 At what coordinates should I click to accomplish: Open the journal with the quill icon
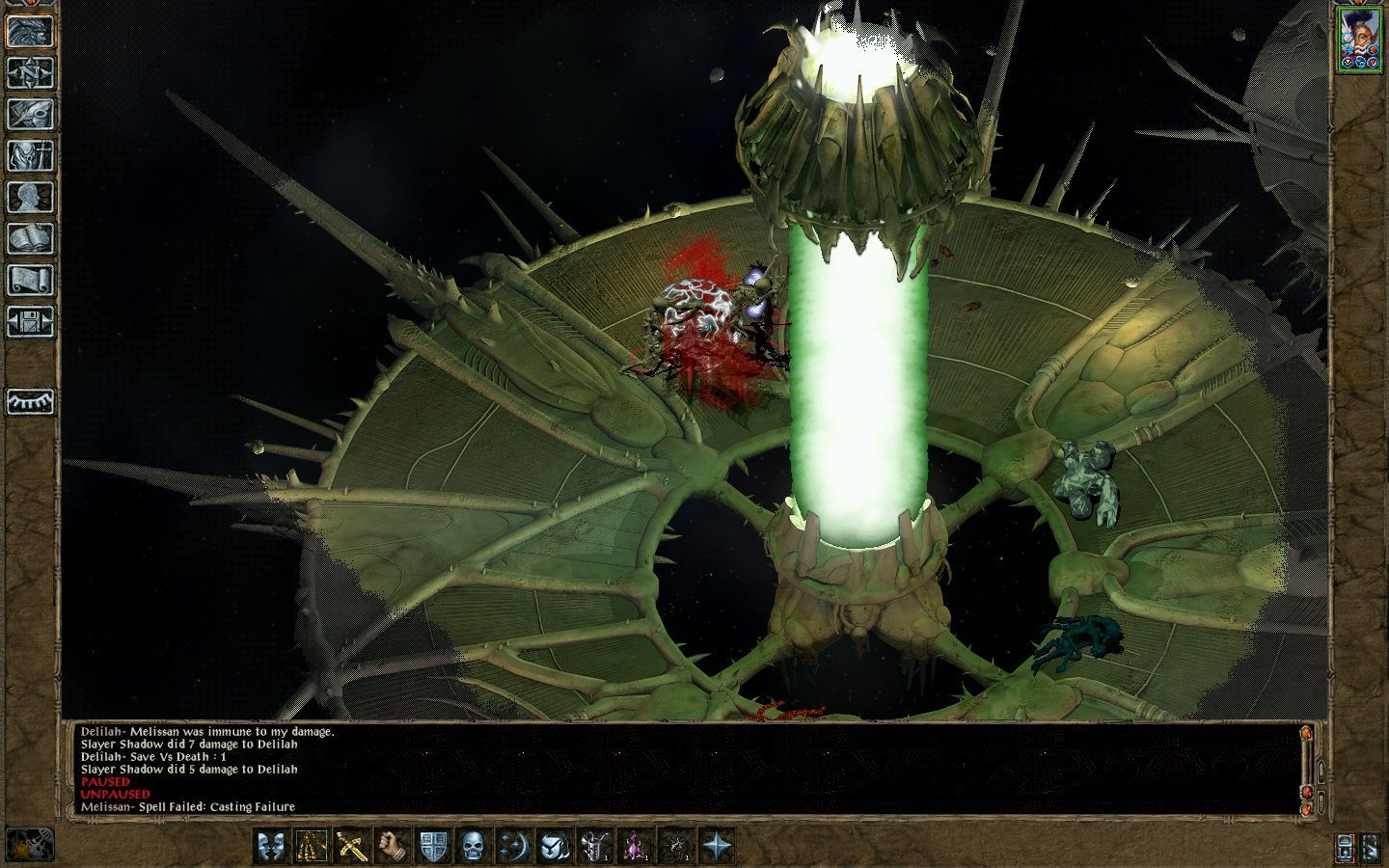point(30,114)
